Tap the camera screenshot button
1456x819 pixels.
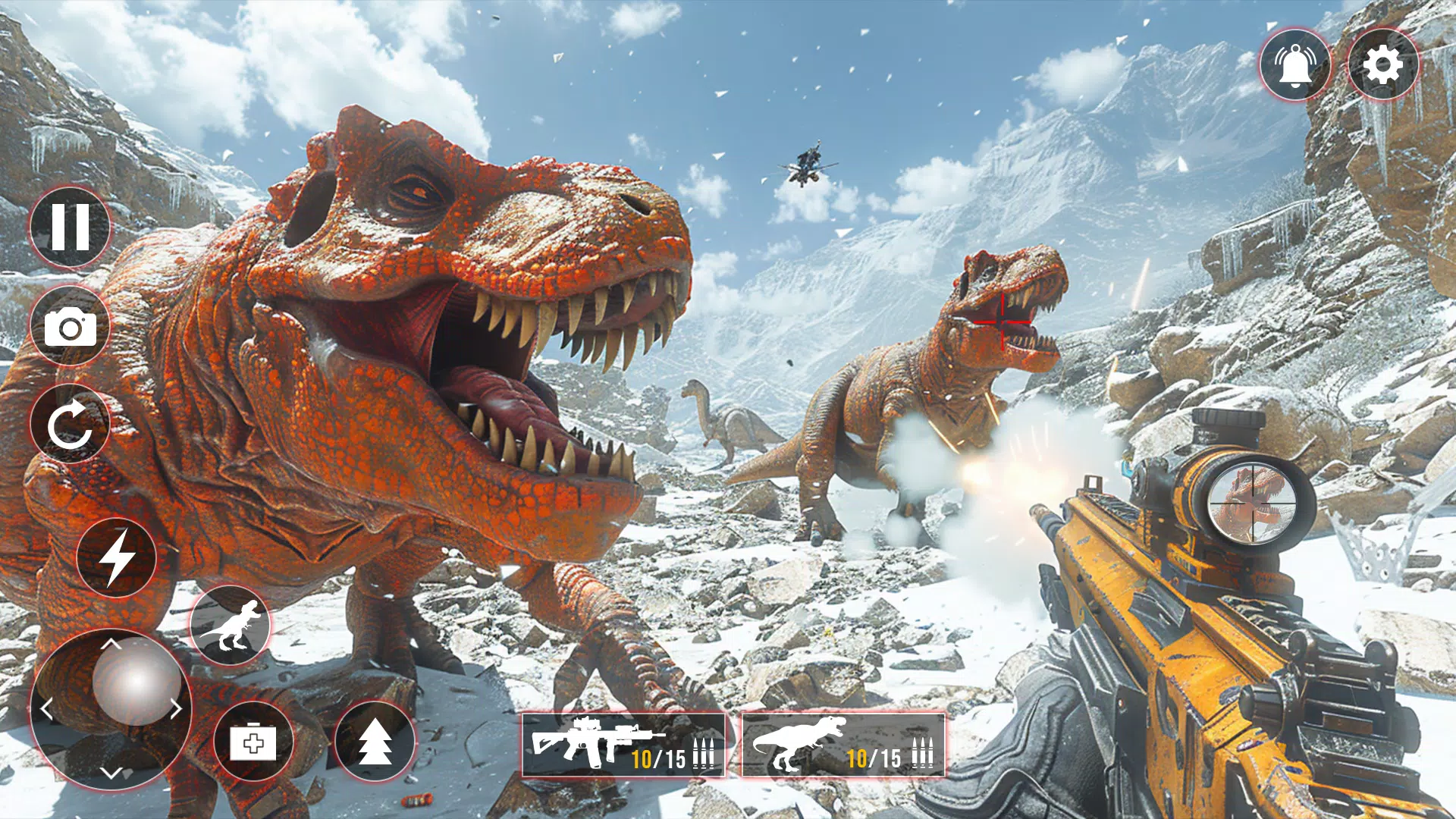pos(70,327)
